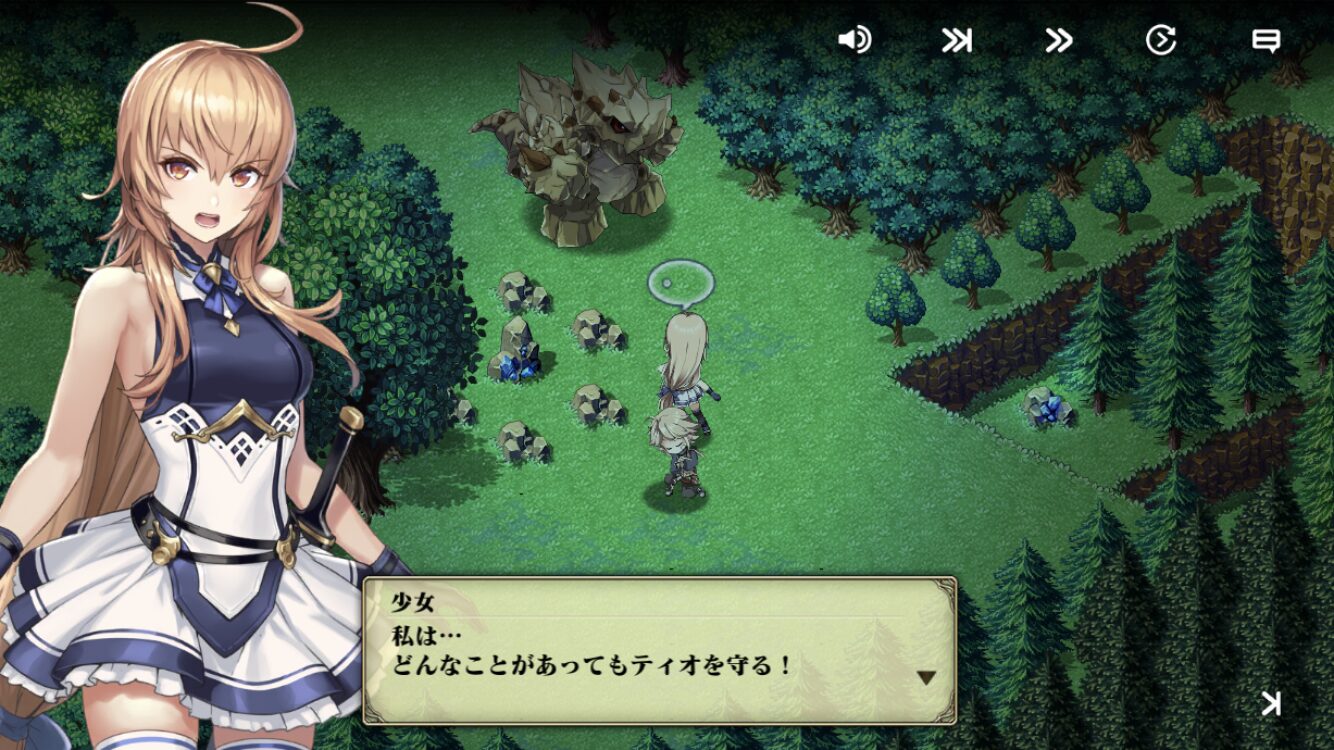Open the dialogue log icon
Image resolution: width=1334 pixels, height=750 pixels.
[x=1266, y=40]
